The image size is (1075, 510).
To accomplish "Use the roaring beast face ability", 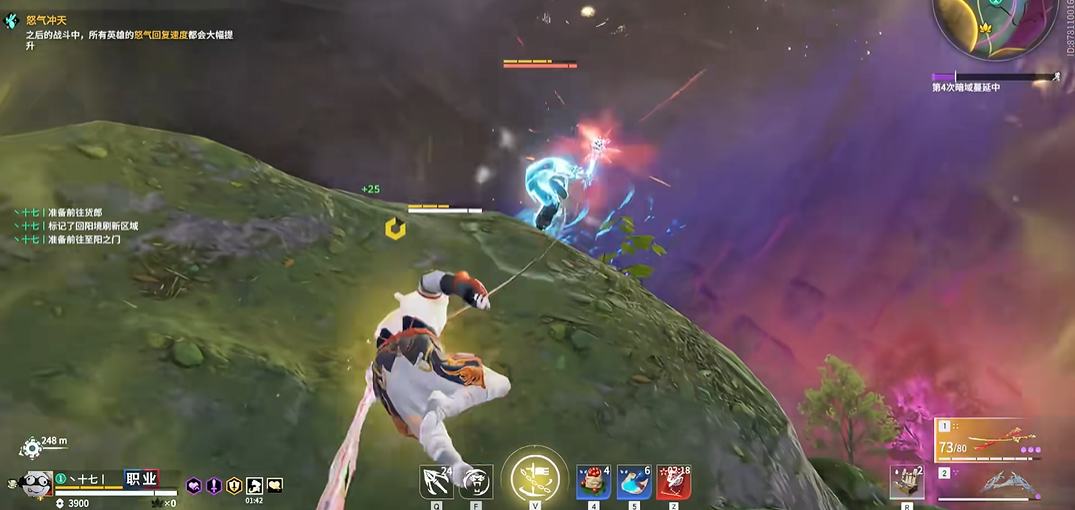I will (476, 482).
